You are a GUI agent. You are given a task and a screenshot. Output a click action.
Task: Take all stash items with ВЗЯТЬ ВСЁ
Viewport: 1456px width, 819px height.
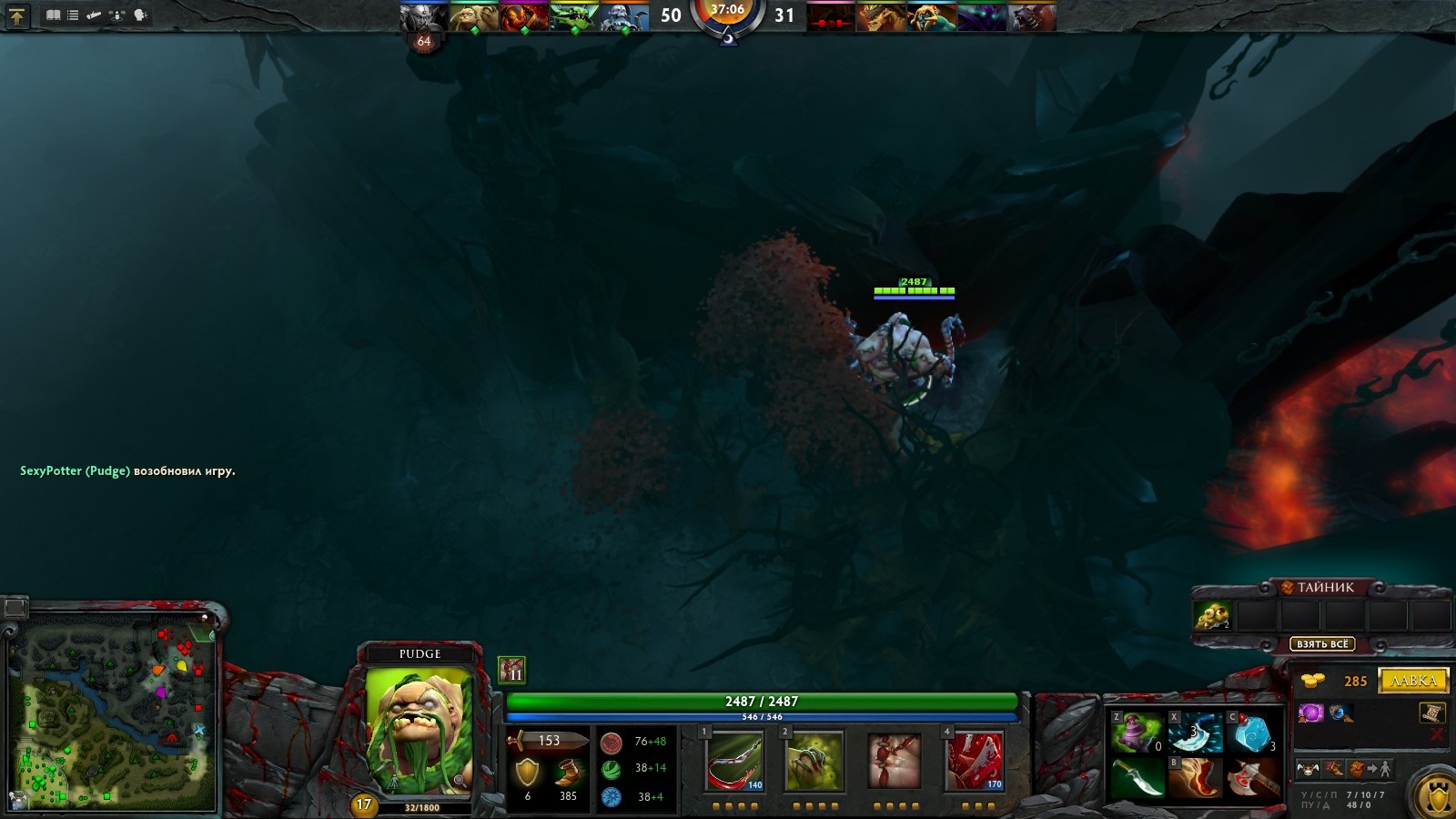[x=1322, y=644]
